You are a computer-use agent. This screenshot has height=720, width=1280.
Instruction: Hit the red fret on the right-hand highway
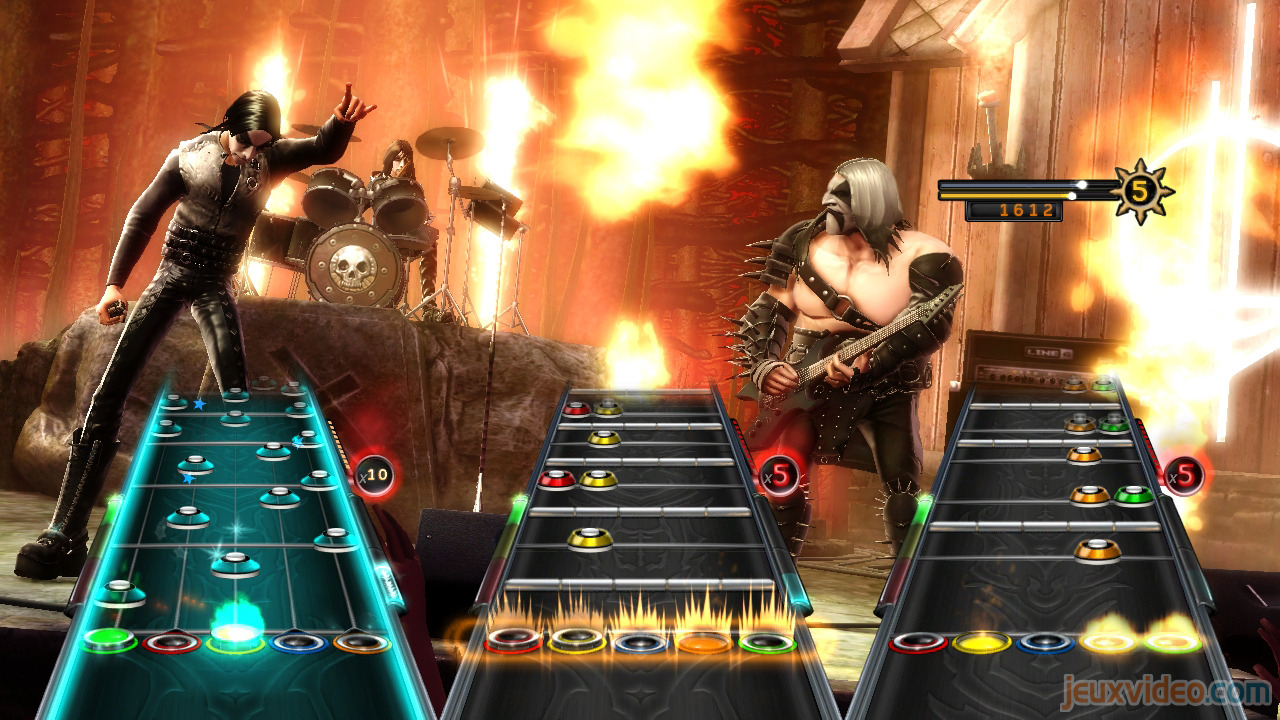(x=918, y=642)
